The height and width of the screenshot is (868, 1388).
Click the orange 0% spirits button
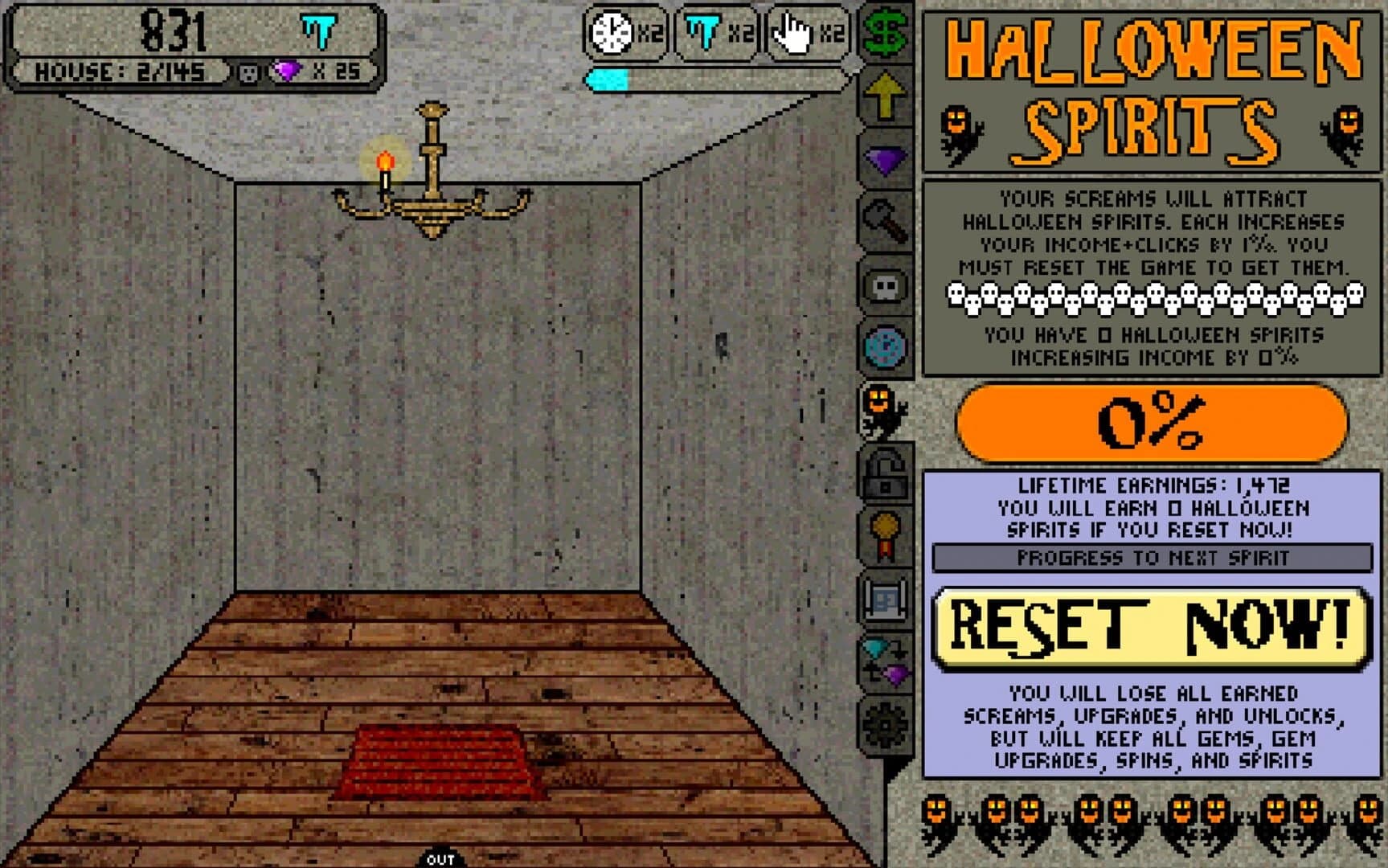pos(1151,424)
